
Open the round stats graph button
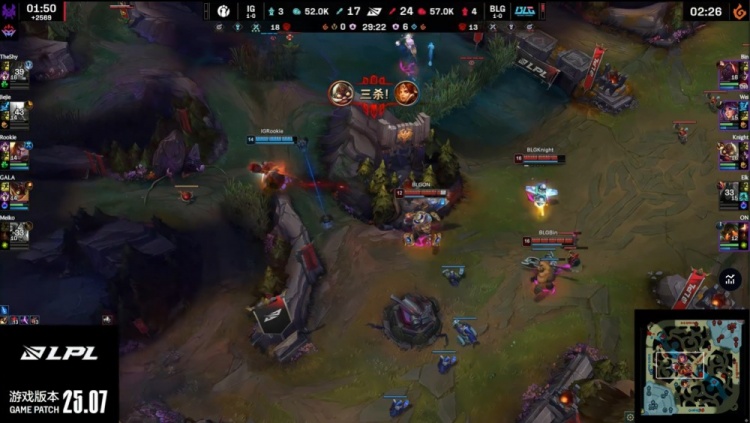[x=731, y=281]
